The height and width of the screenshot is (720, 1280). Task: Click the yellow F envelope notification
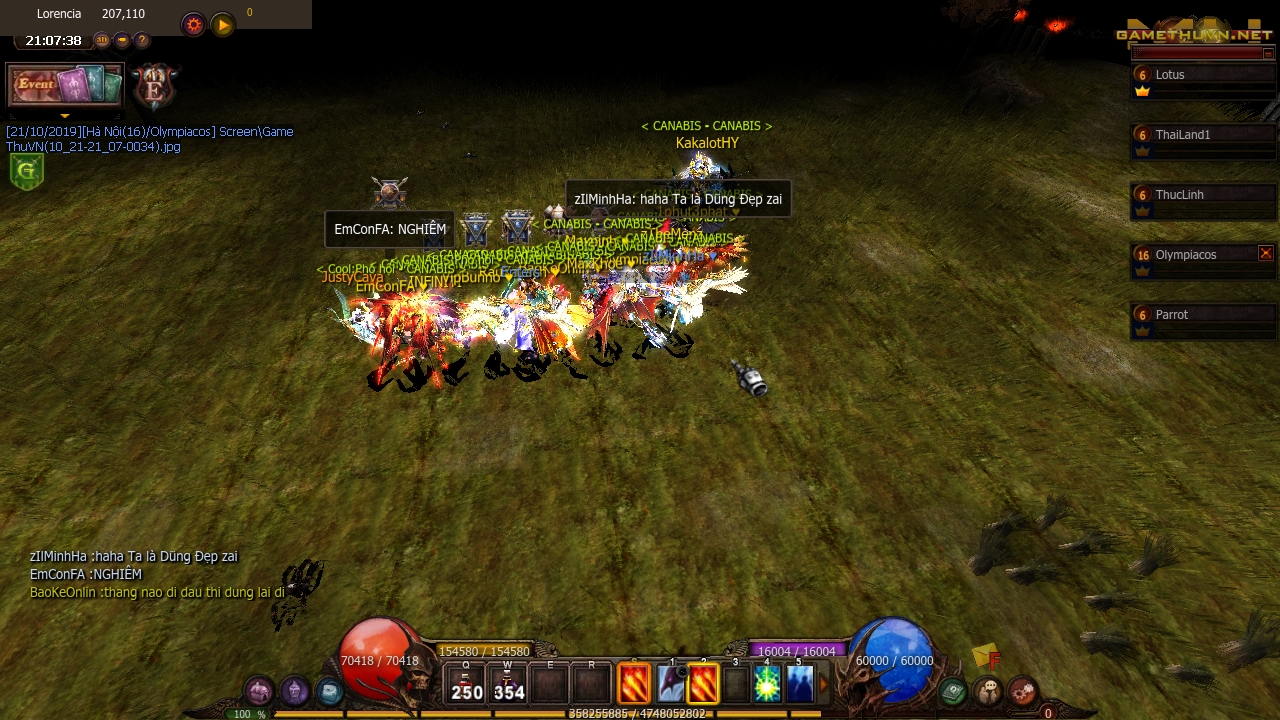(984, 658)
